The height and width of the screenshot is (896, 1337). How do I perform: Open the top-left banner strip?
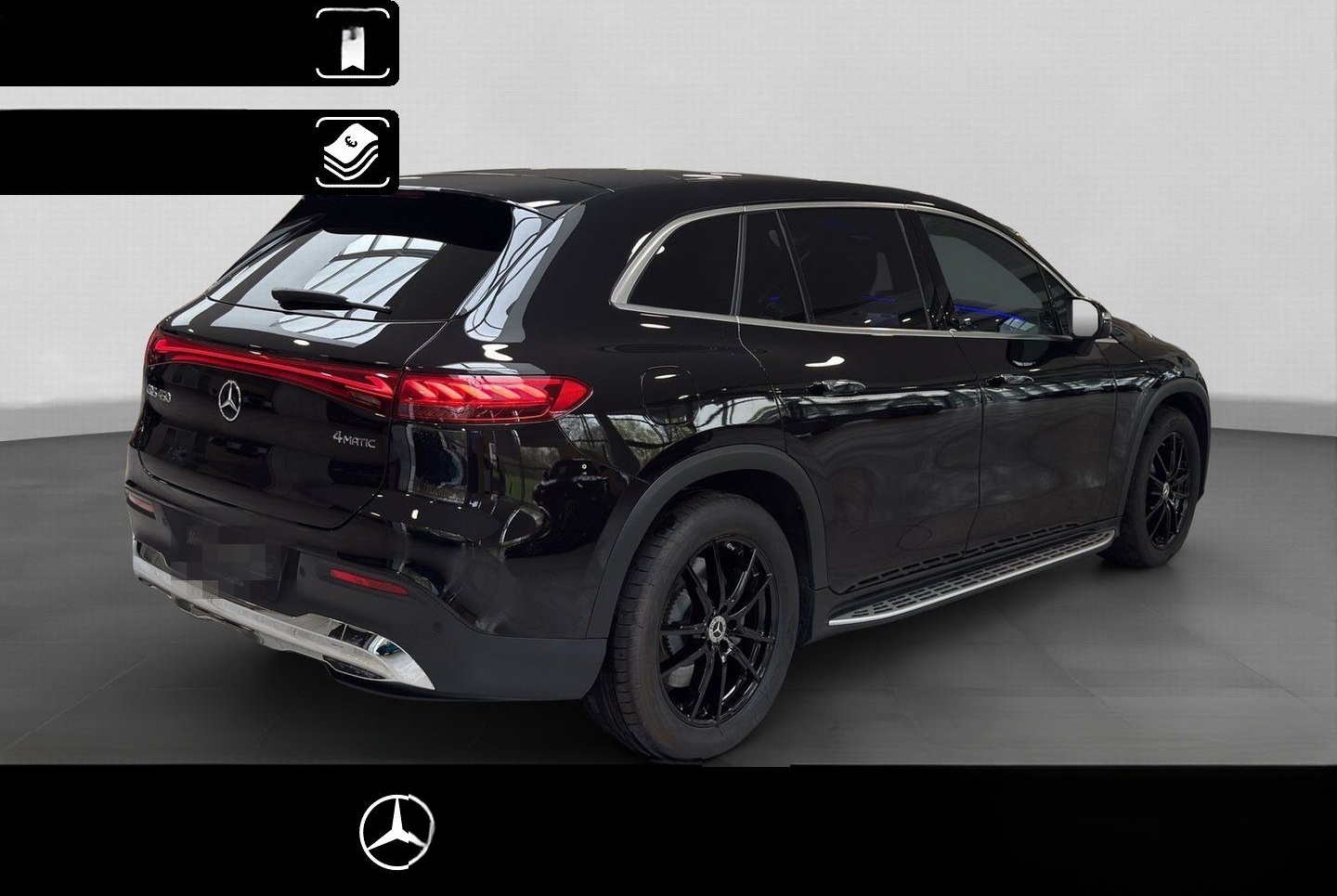point(153,42)
